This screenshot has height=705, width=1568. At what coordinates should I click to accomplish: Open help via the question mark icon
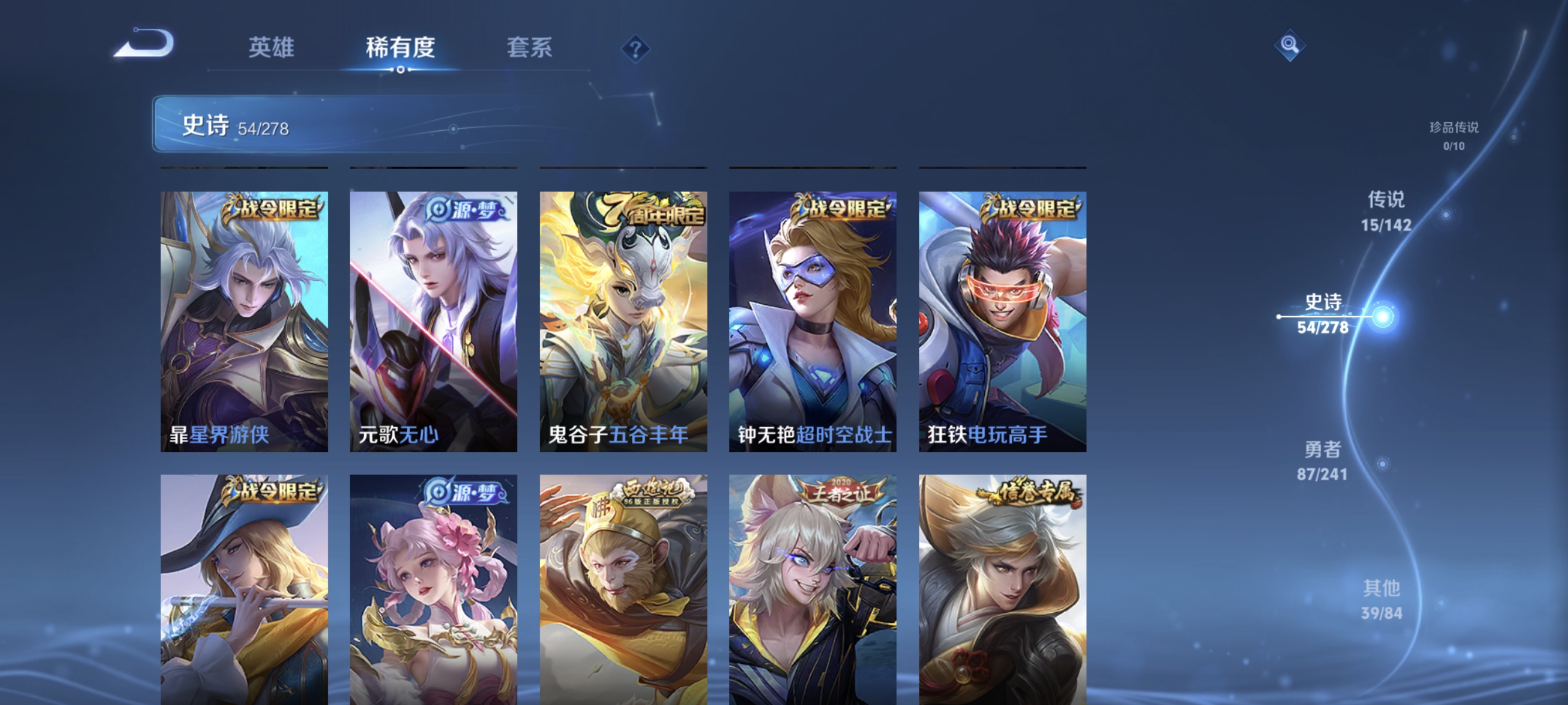point(635,49)
